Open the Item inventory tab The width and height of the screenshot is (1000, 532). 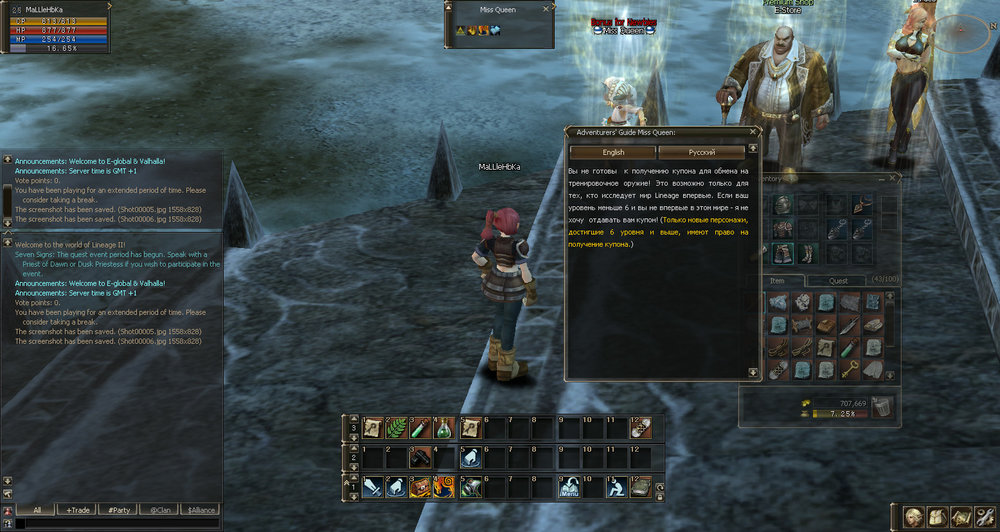coord(777,281)
